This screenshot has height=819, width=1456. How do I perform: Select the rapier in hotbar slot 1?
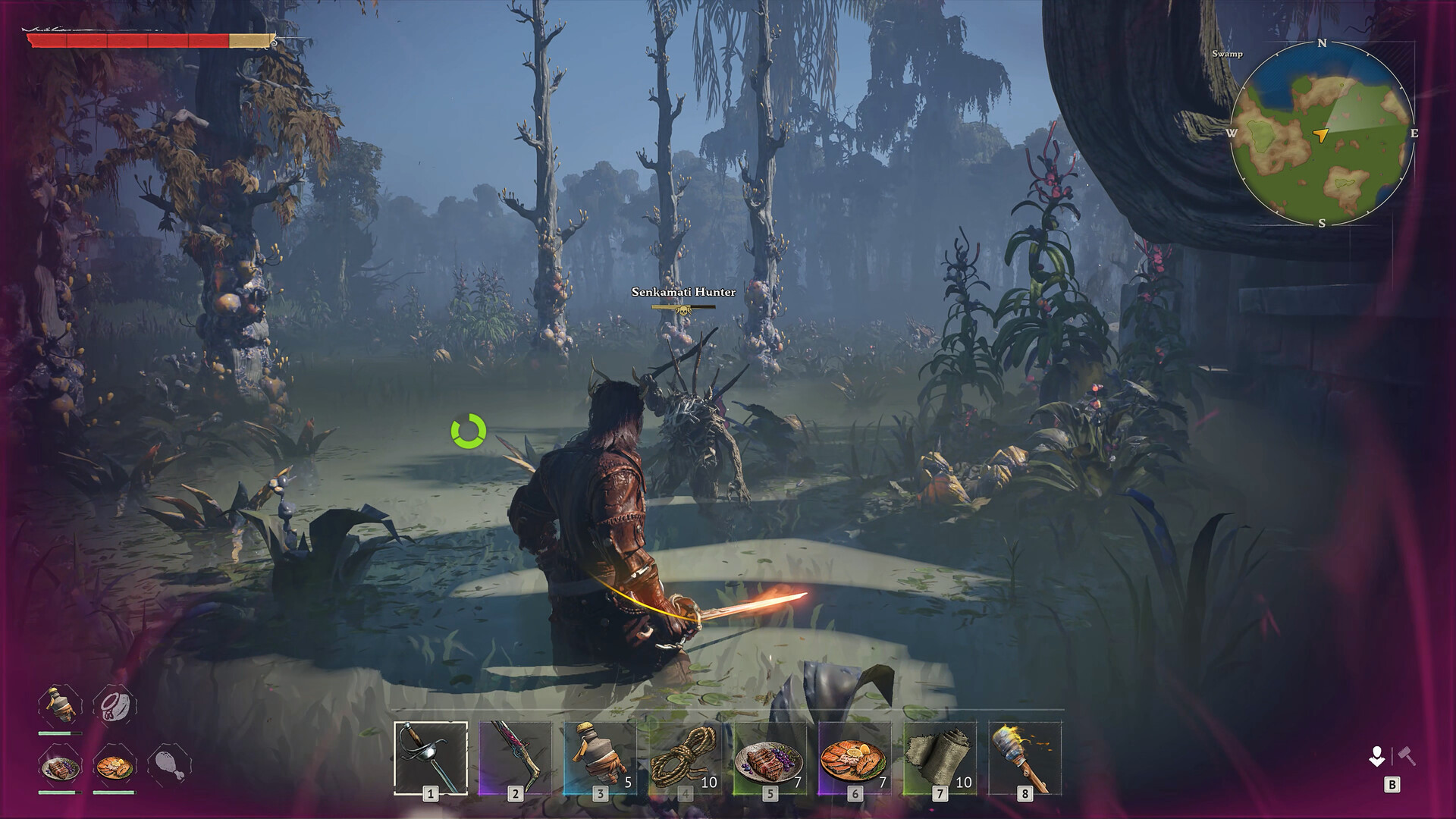tap(431, 758)
